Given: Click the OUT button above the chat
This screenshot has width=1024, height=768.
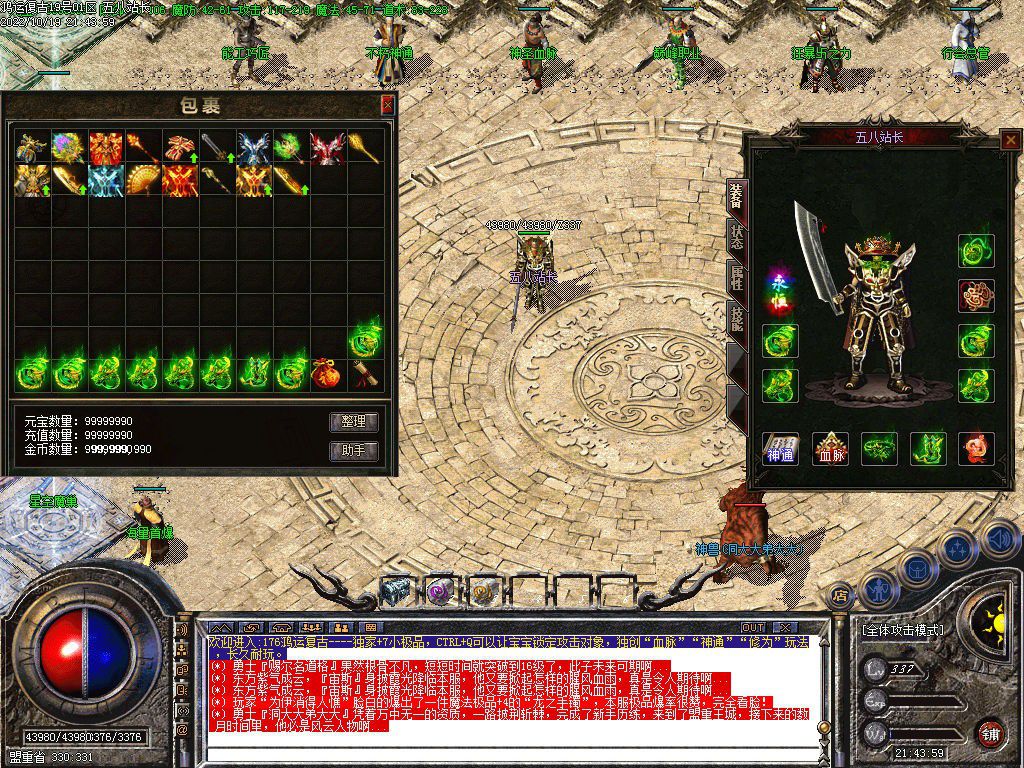Looking at the screenshot, I should coord(752,627).
